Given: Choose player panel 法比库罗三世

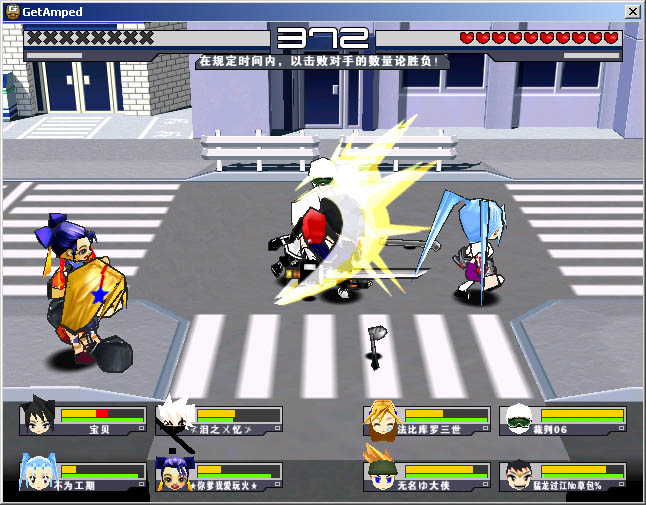Looking at the screenshot, I should (x=427, y=420).
